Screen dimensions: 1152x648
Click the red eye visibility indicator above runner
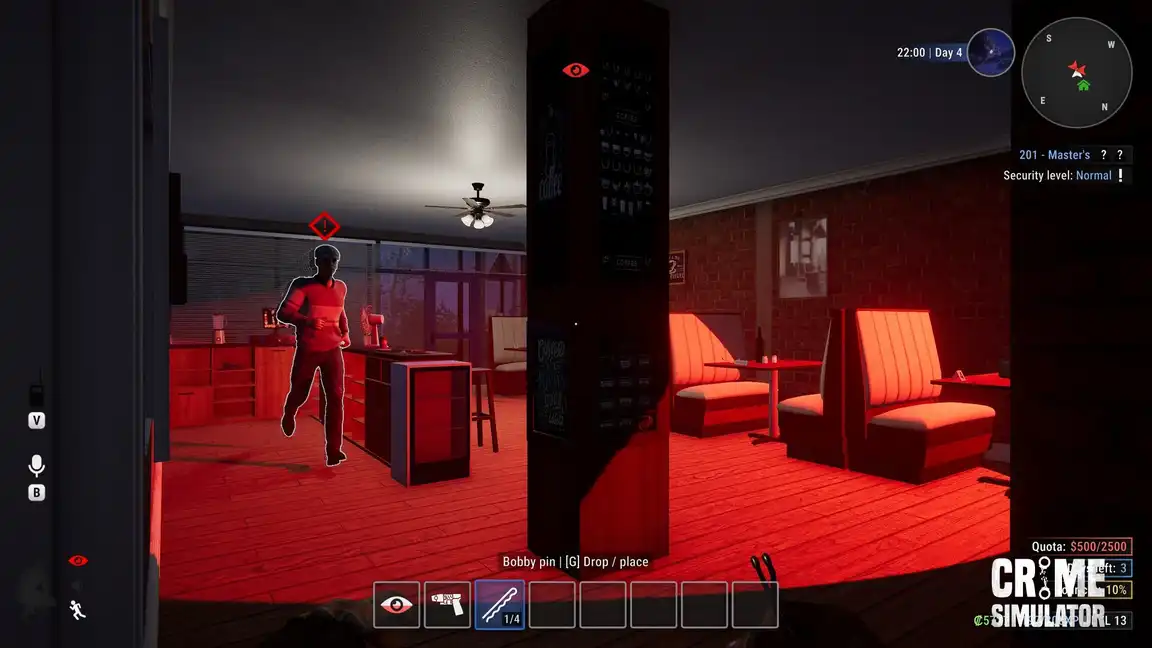[78, 561]
